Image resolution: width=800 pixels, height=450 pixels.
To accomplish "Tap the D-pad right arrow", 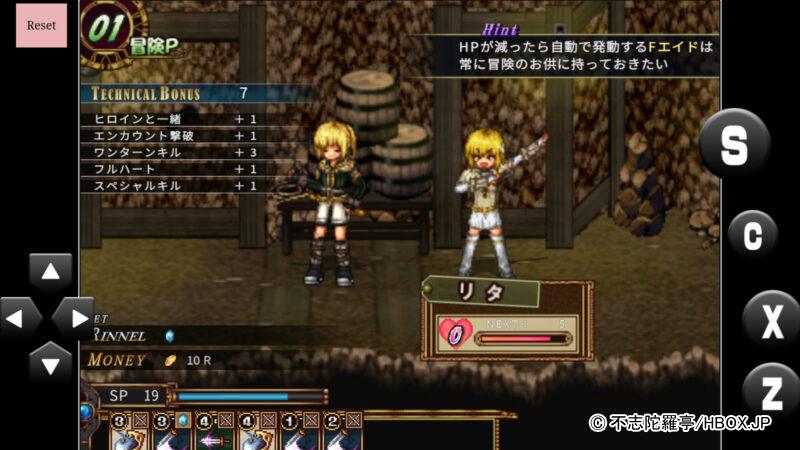I will point(74,318).
